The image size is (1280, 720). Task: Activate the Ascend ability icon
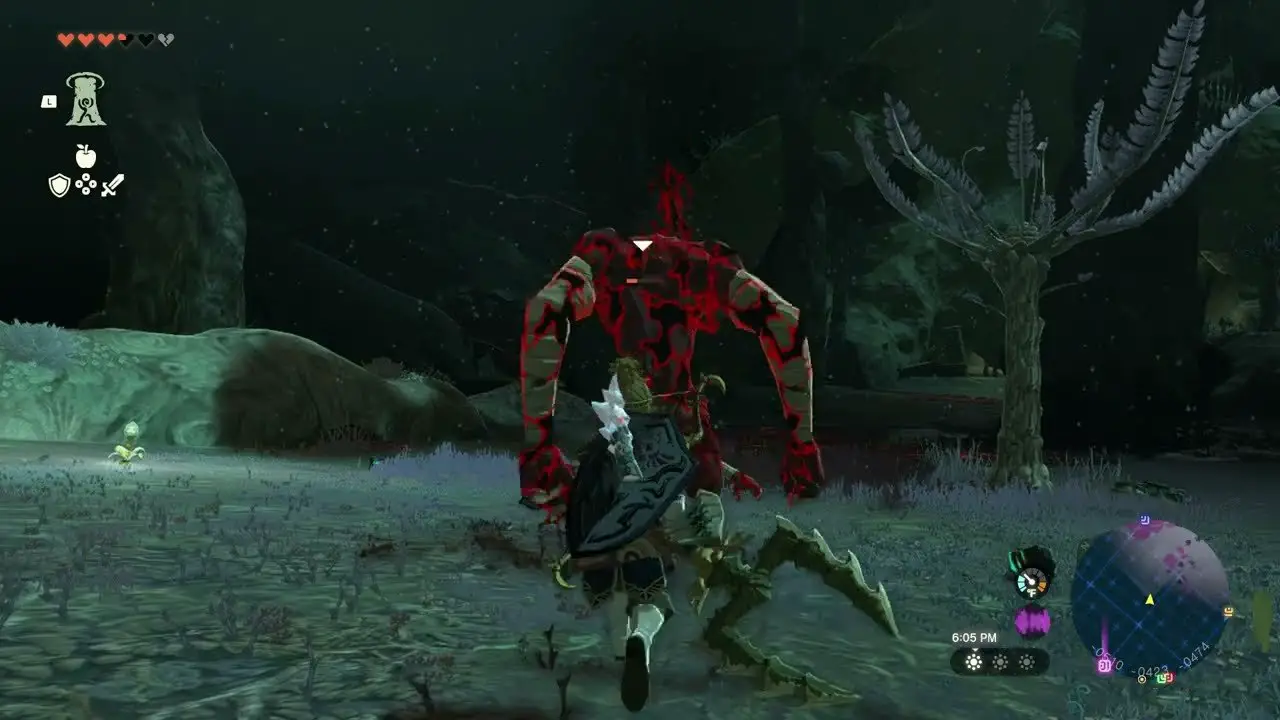coord(86,100)
